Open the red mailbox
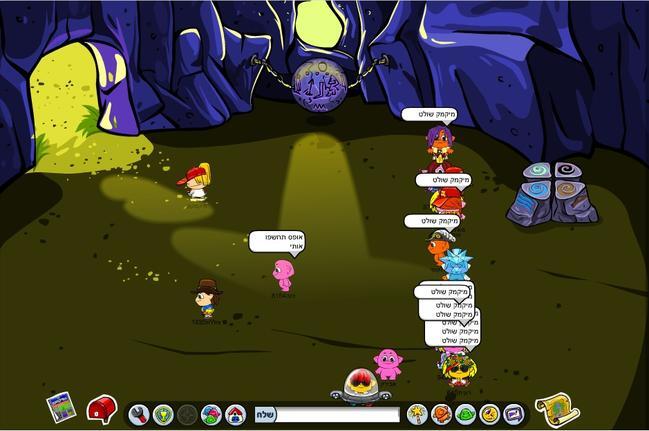 point(101,408)
